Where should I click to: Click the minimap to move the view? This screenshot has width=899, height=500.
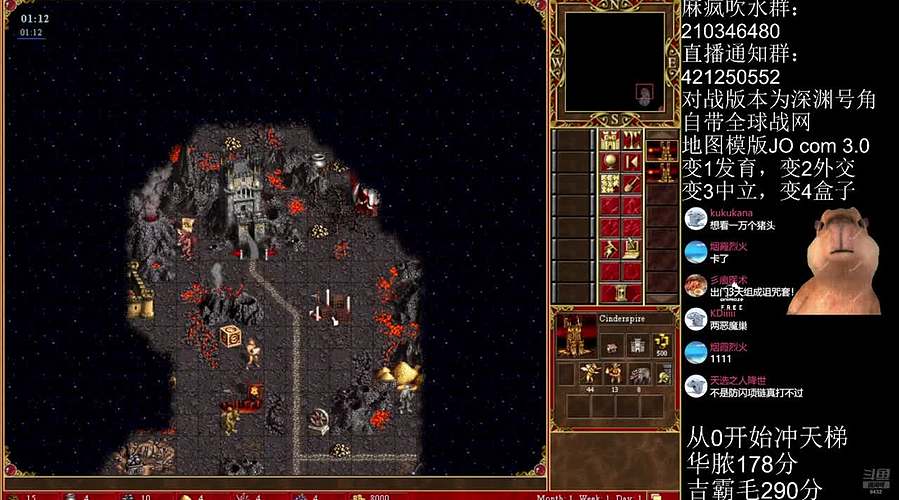coord(615,62)
